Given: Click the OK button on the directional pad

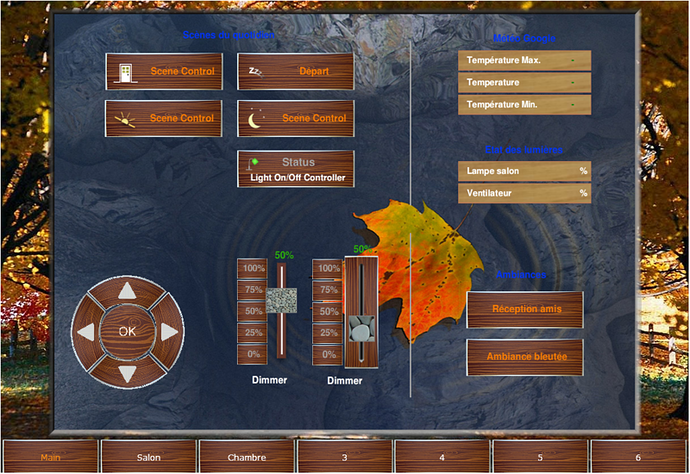Looking at the screenshot, I should pyautogui.click(x=127, y=331).
